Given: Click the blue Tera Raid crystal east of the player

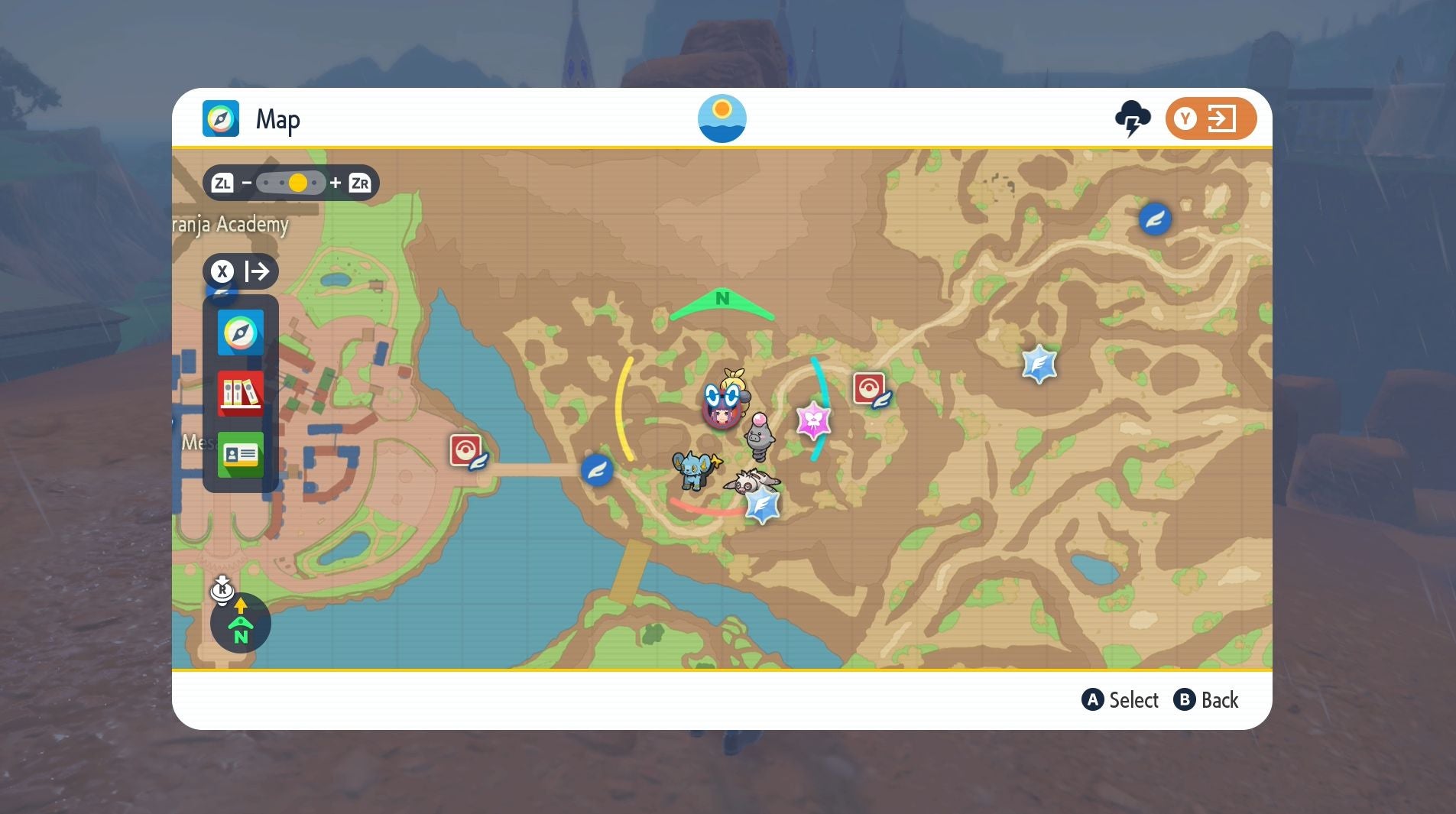Looking at the screenshot, I should (1039, 365).
